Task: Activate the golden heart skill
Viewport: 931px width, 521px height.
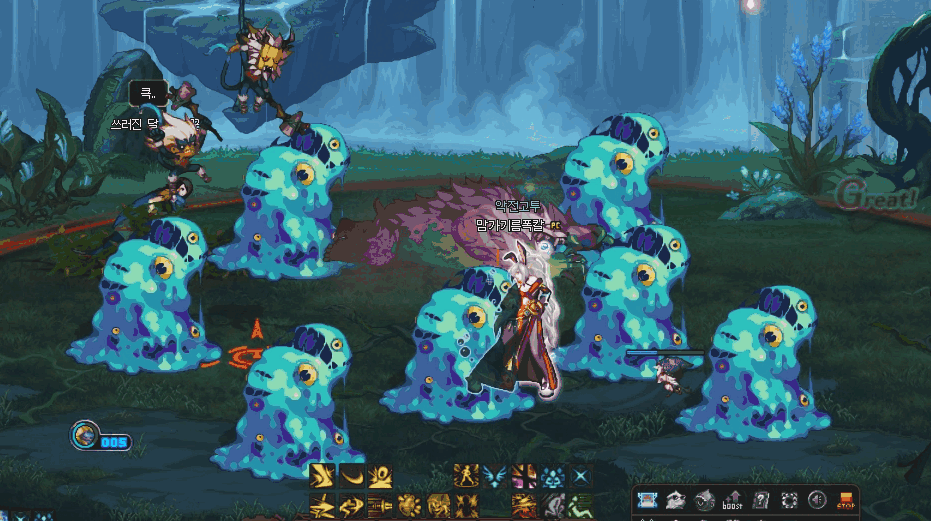Action: [409, 505]
